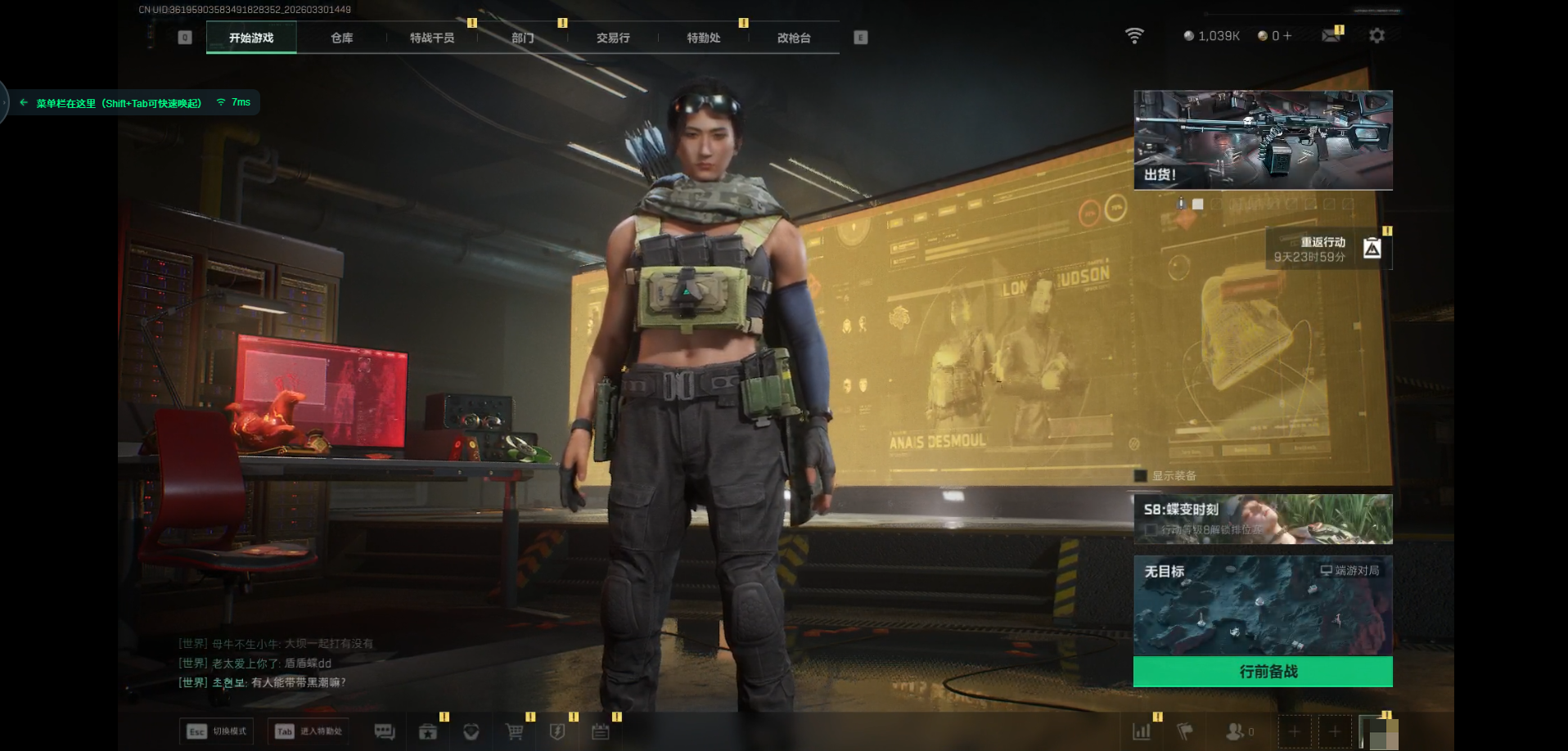Open the S8:蝶变时刻 season banner
The width and height of the screenshot is (1568, 751).
pos(1263,519)
